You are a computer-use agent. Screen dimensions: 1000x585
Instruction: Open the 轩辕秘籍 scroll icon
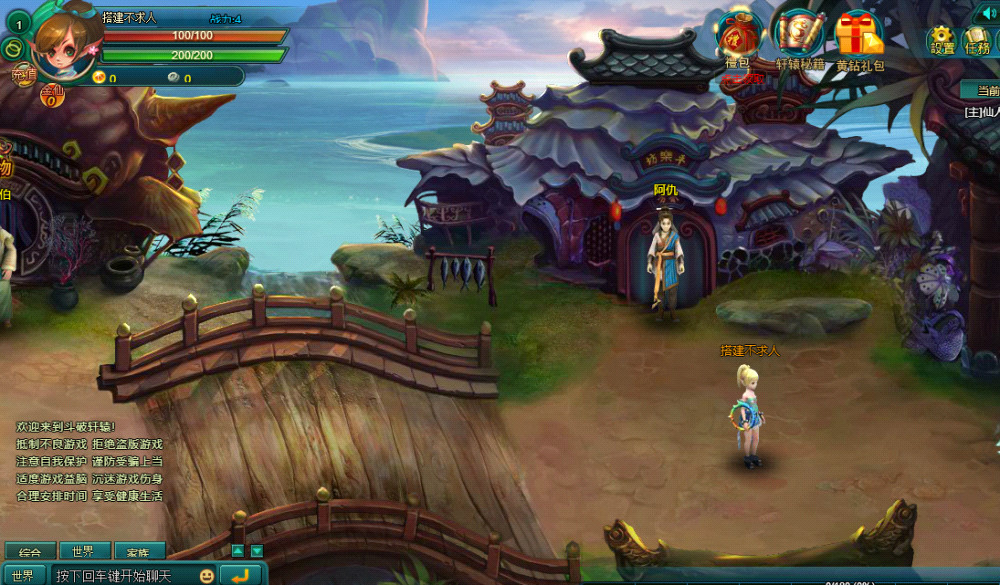point(799,36)
